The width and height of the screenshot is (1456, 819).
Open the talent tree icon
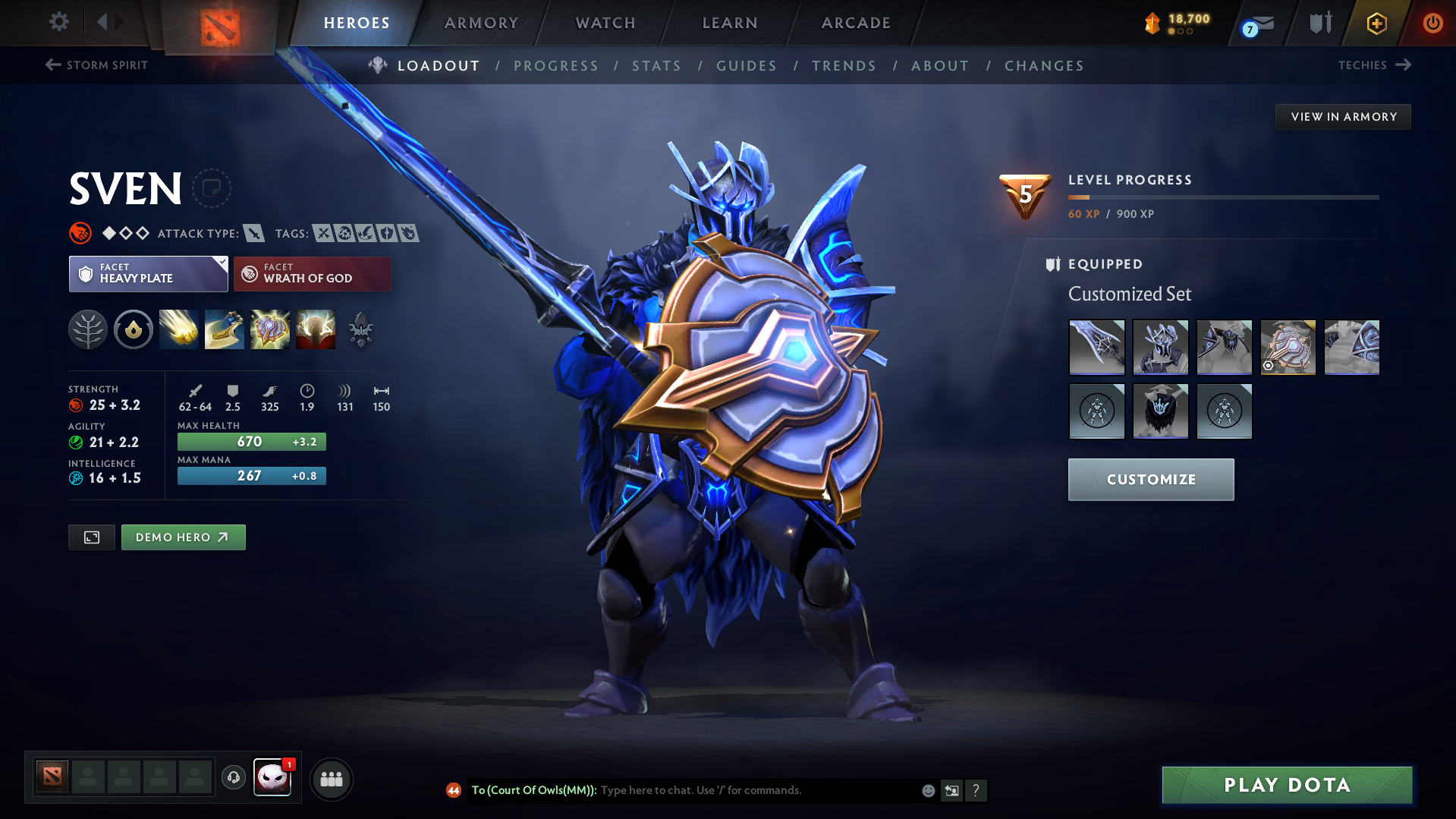click(89, 329)
